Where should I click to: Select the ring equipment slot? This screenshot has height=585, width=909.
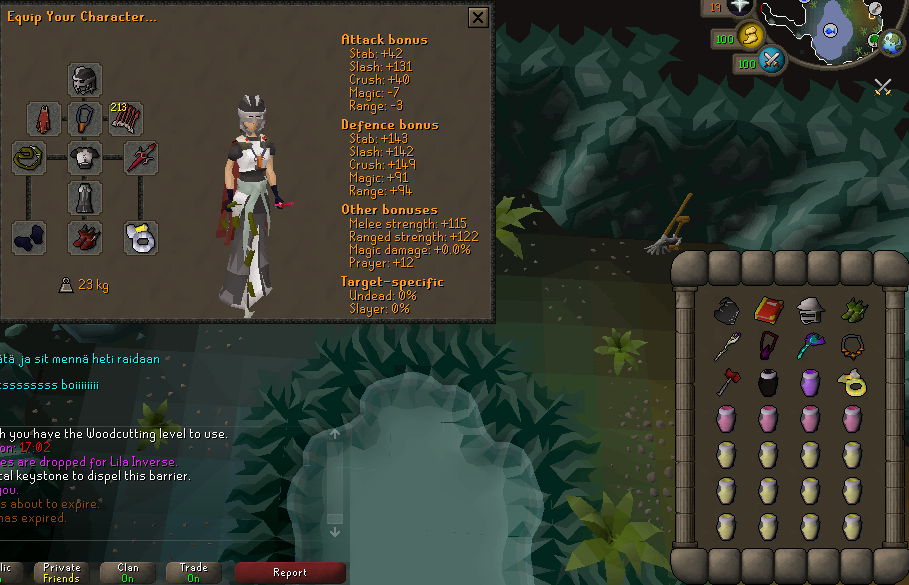141,237
